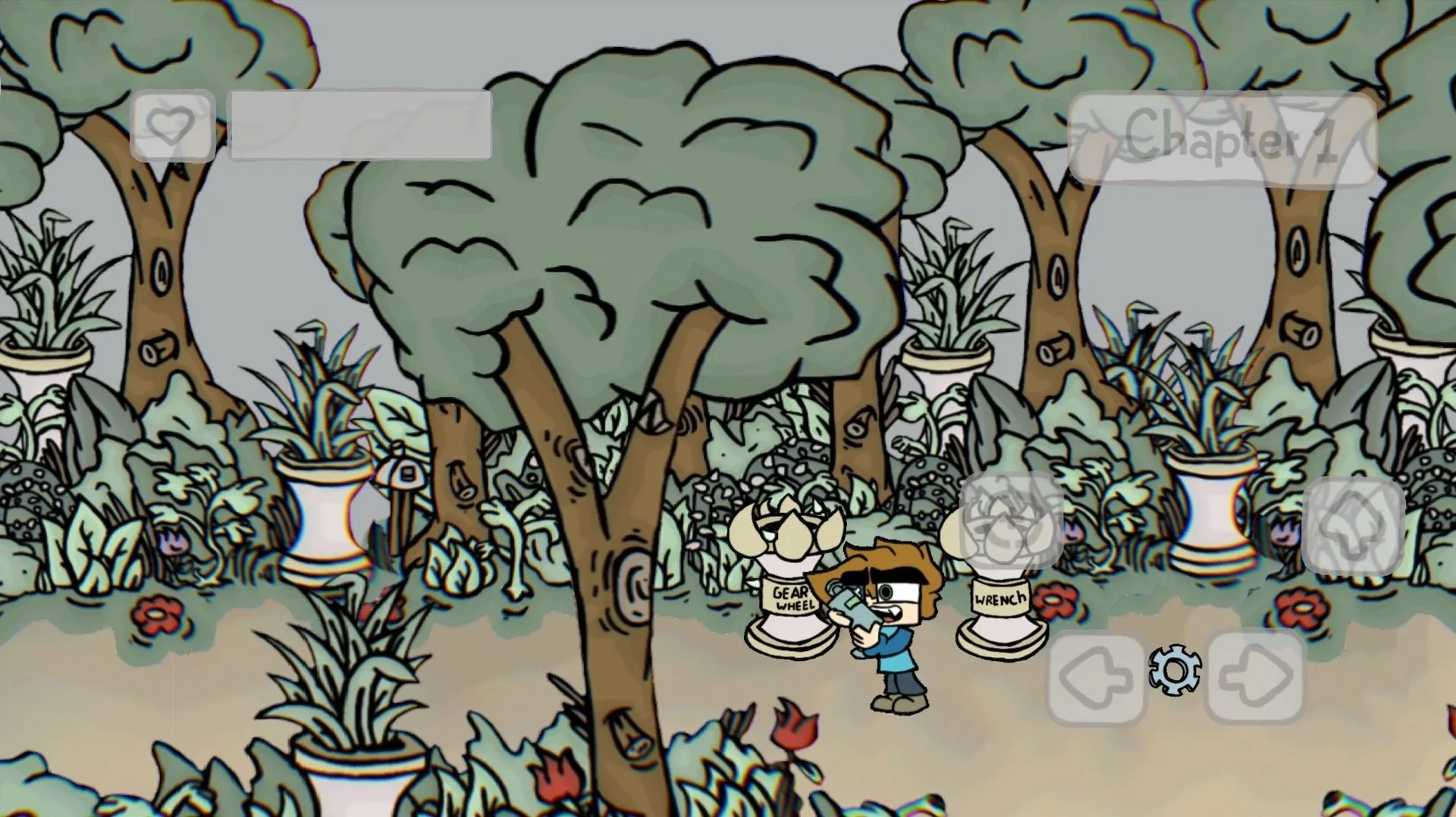The width and height of the screenshot is (1456, 817).
Task: Click the heart icon in the top-left corner
Action: 174,126
